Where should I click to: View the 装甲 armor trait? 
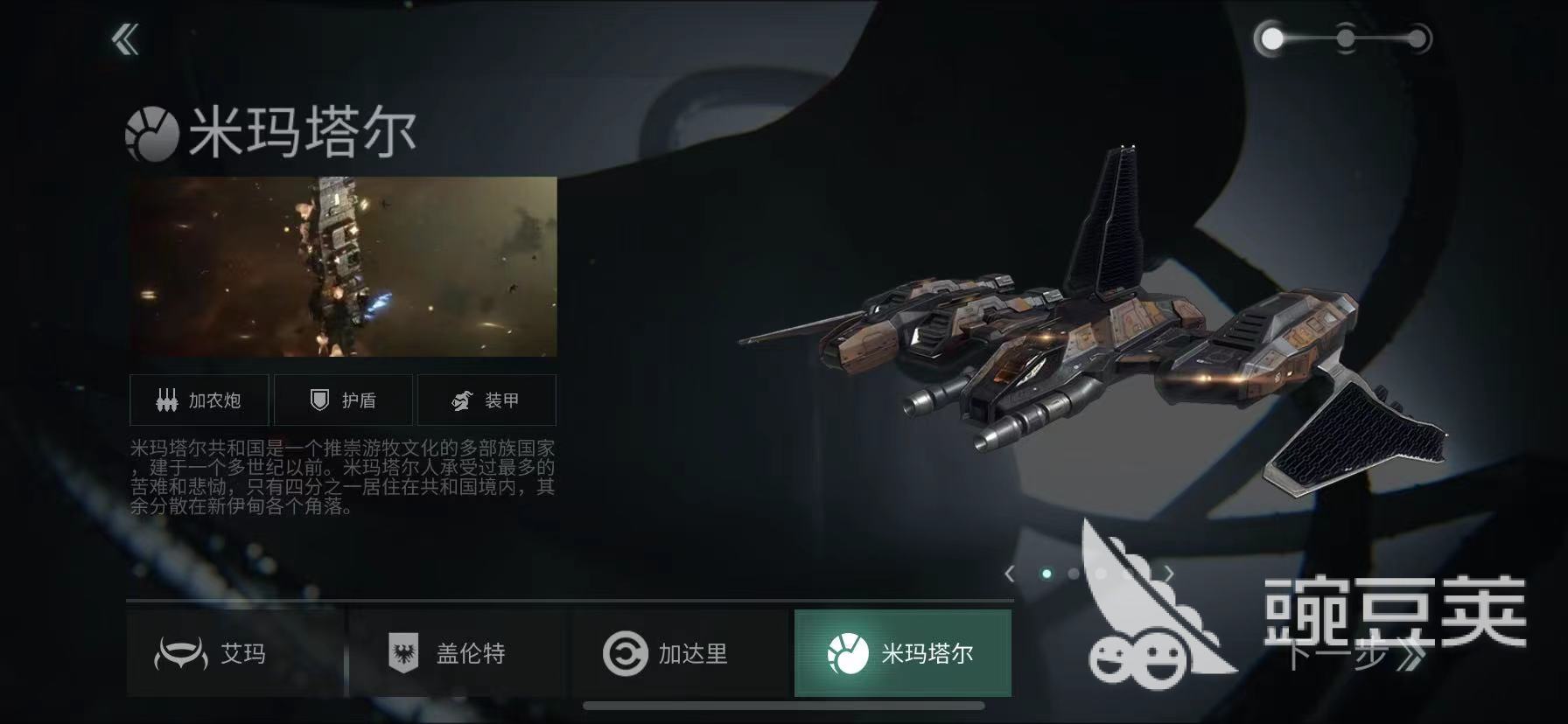pyautogui.click(x=486, y=400)
